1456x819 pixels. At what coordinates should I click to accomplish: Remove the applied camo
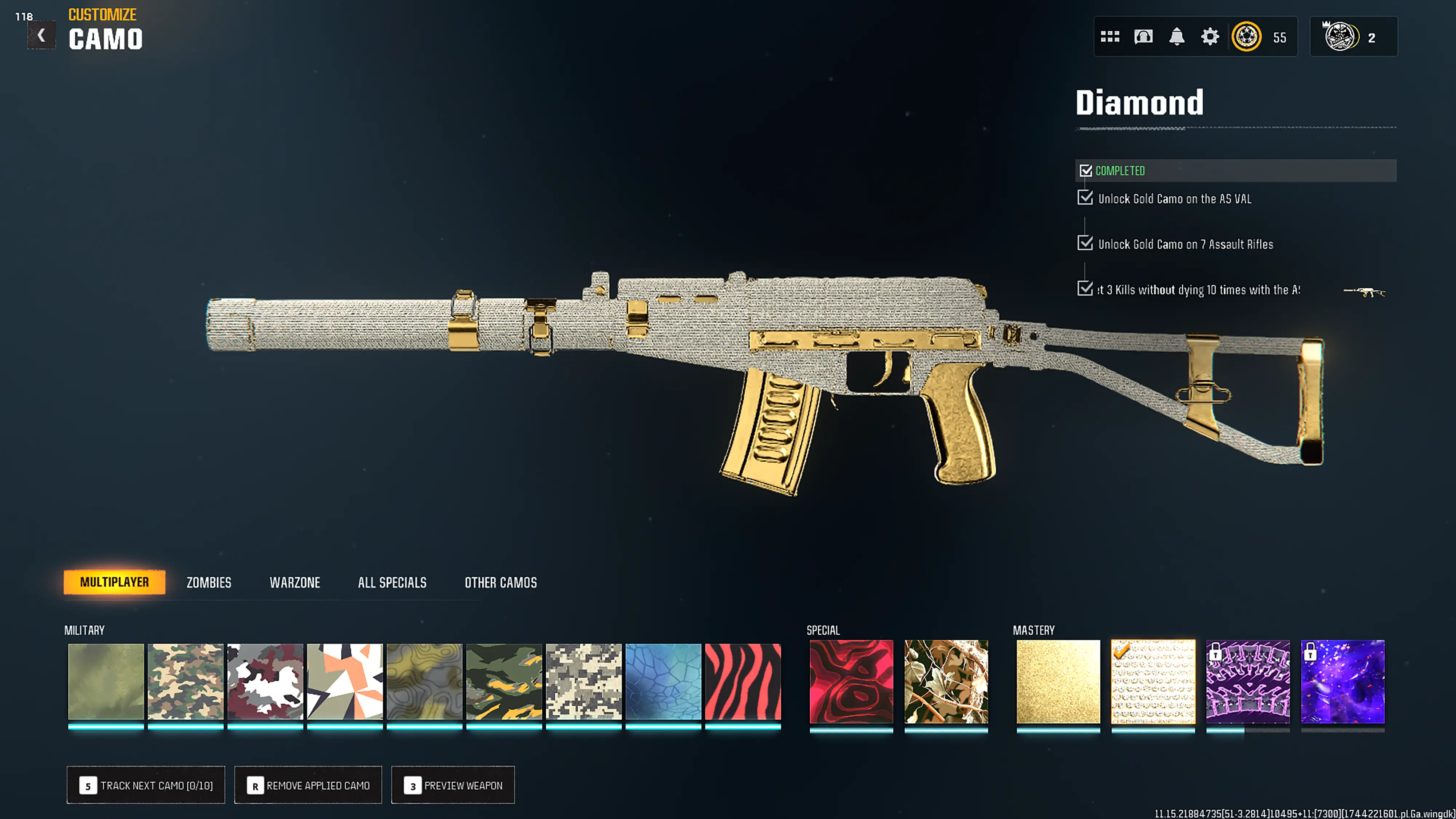point(308,785)
